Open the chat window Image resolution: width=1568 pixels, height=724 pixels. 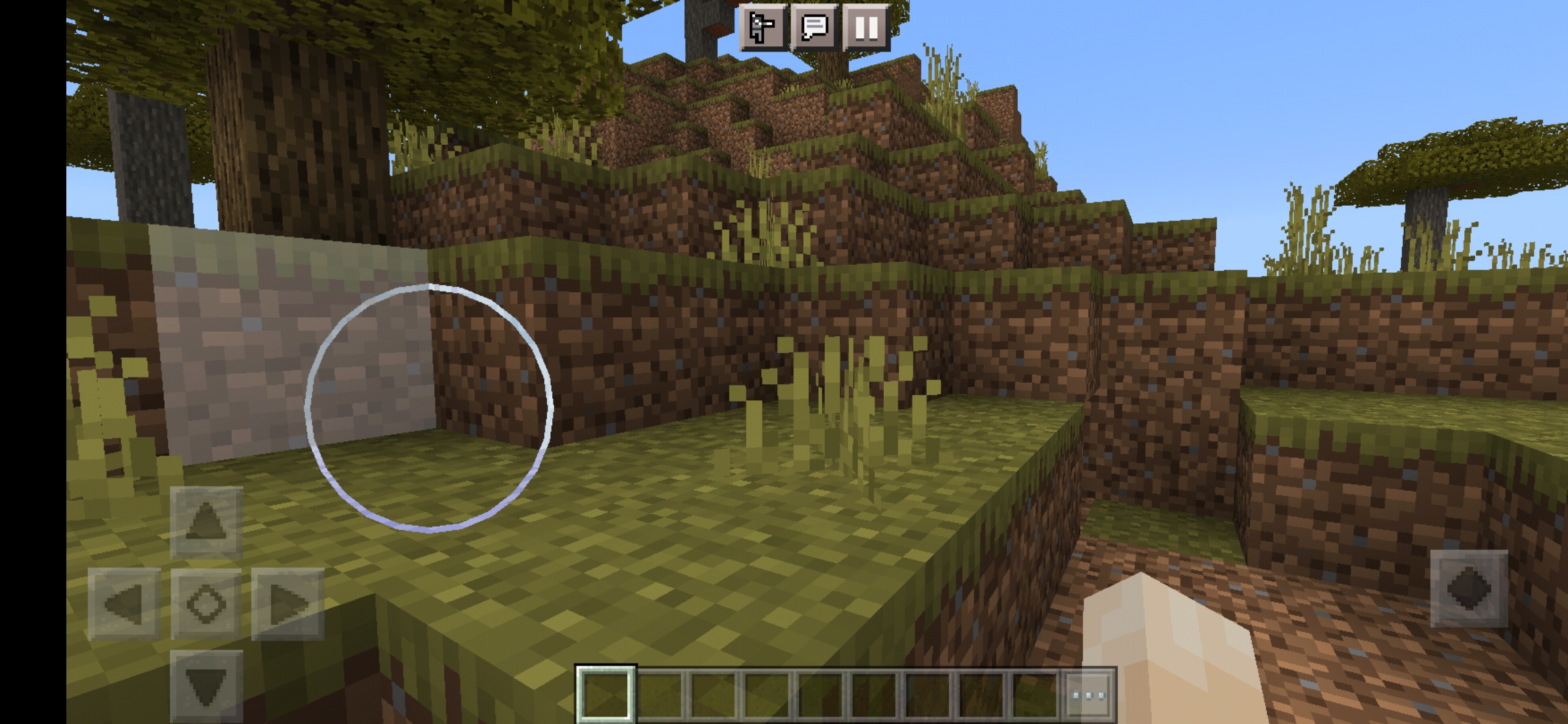tap(814, 29)
